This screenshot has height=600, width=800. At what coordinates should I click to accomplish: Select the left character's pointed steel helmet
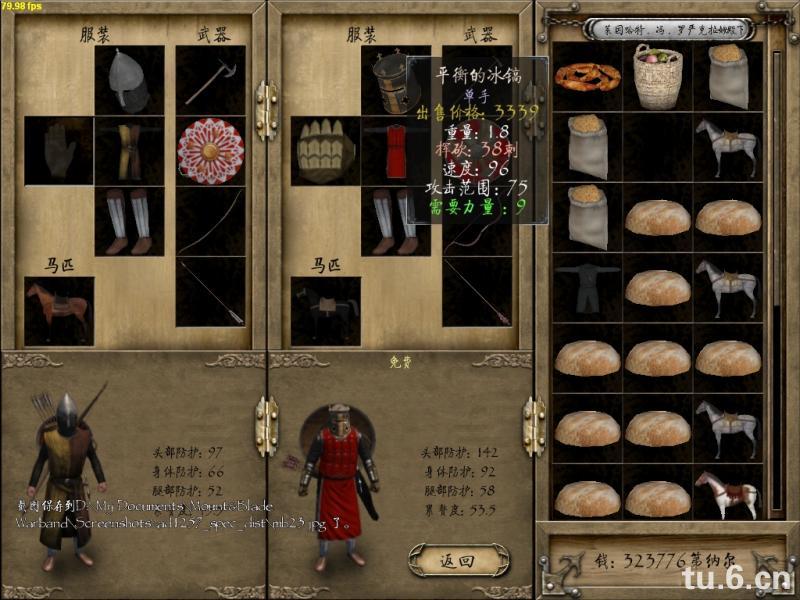coord(129,80)
